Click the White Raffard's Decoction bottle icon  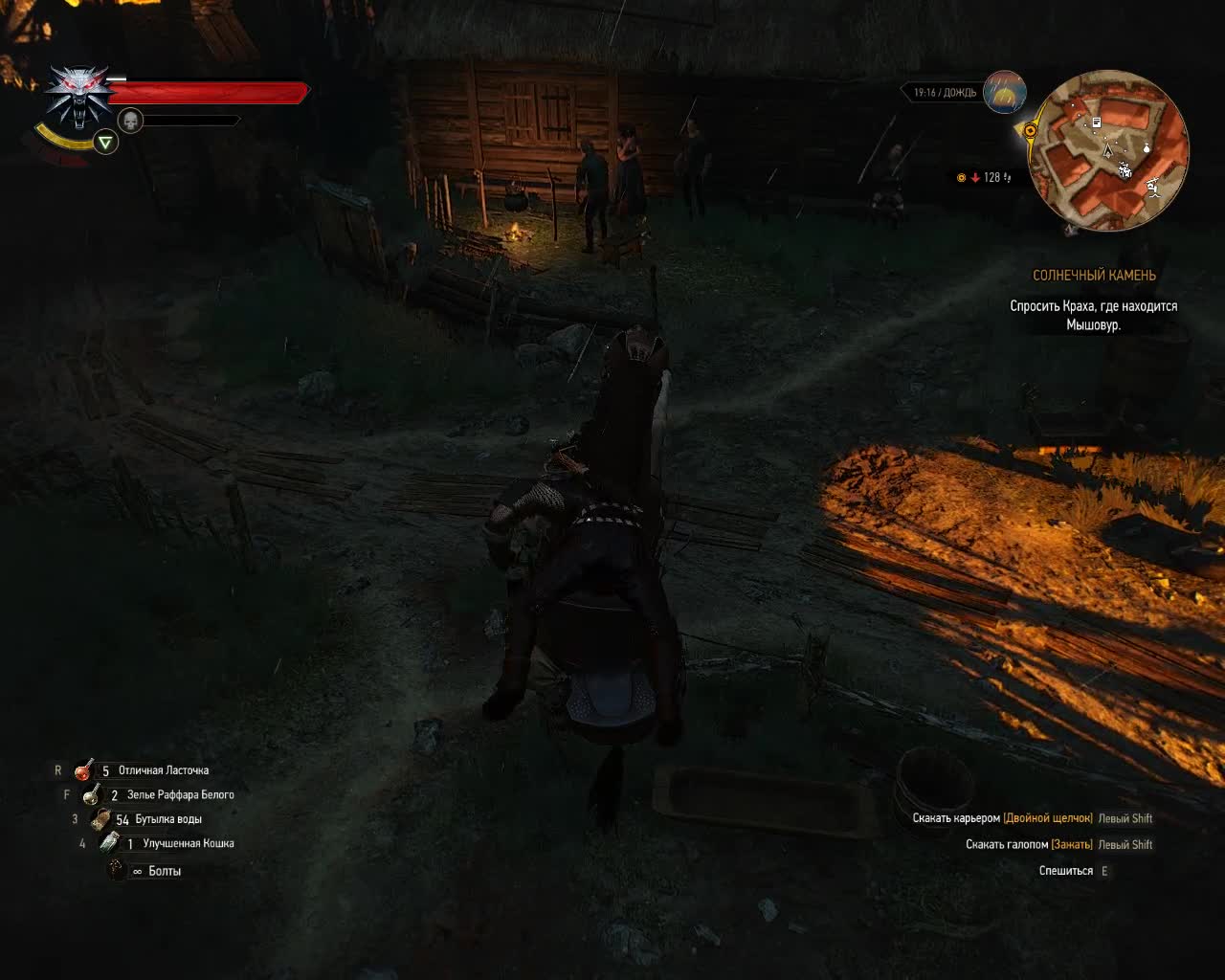pos(91,795)
